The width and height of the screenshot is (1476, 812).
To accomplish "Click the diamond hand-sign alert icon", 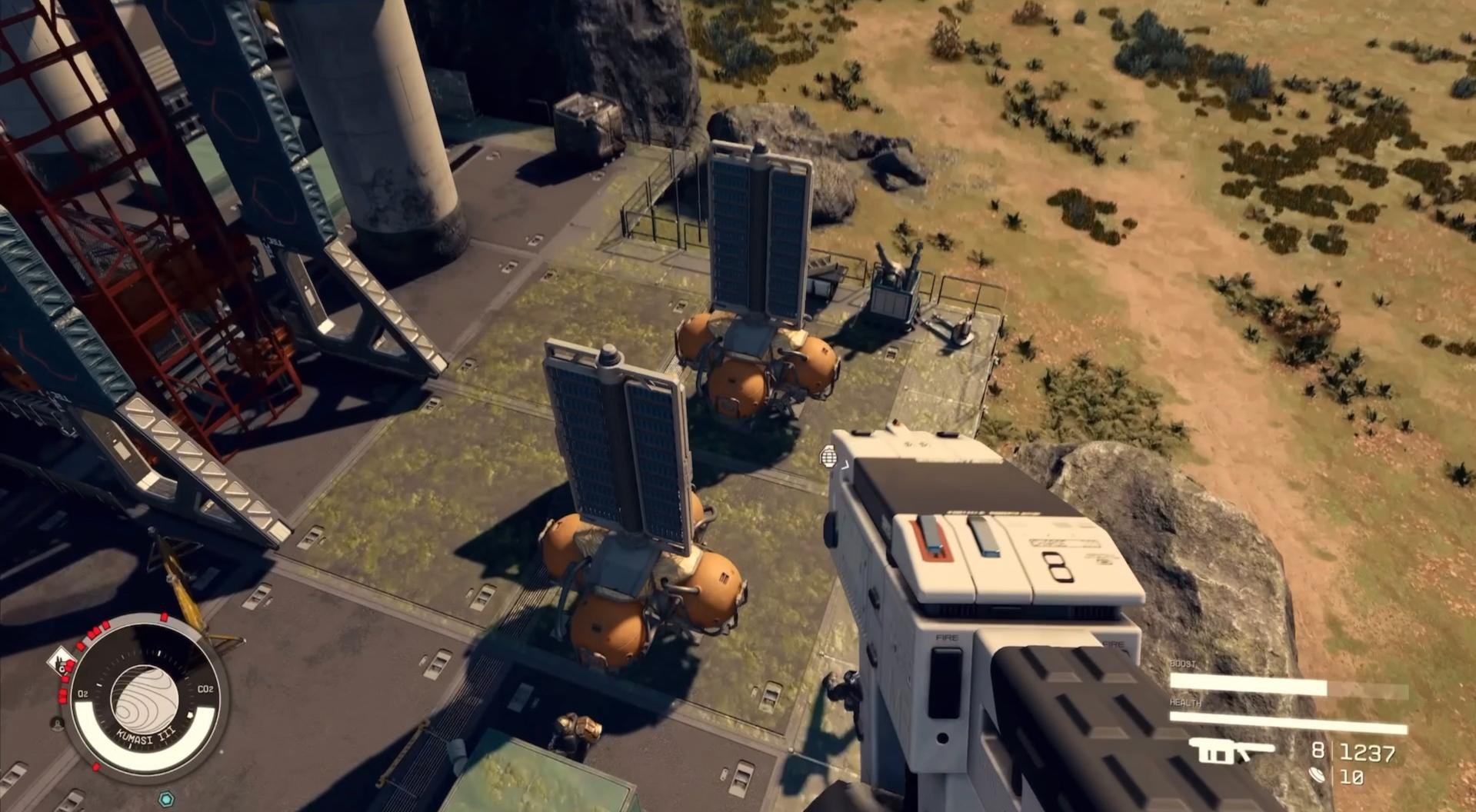I will pos(59,662).
